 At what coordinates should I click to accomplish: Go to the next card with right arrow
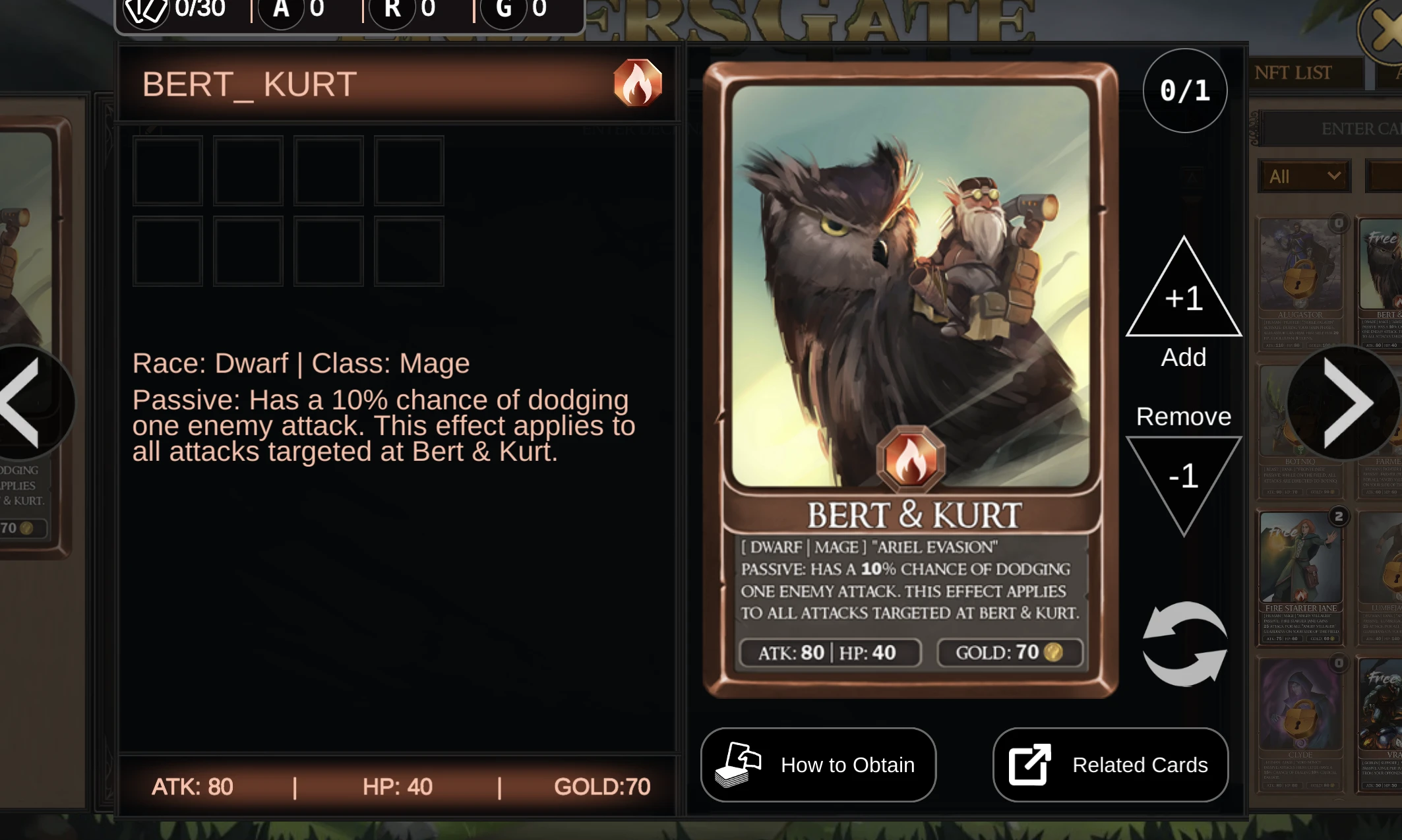pos(1346,402)
